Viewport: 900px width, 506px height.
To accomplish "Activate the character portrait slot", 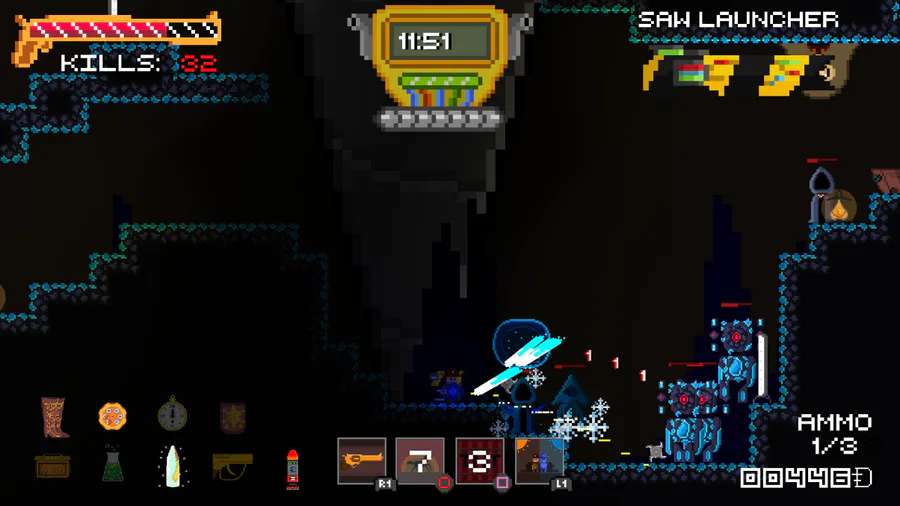I will point(539,460).
